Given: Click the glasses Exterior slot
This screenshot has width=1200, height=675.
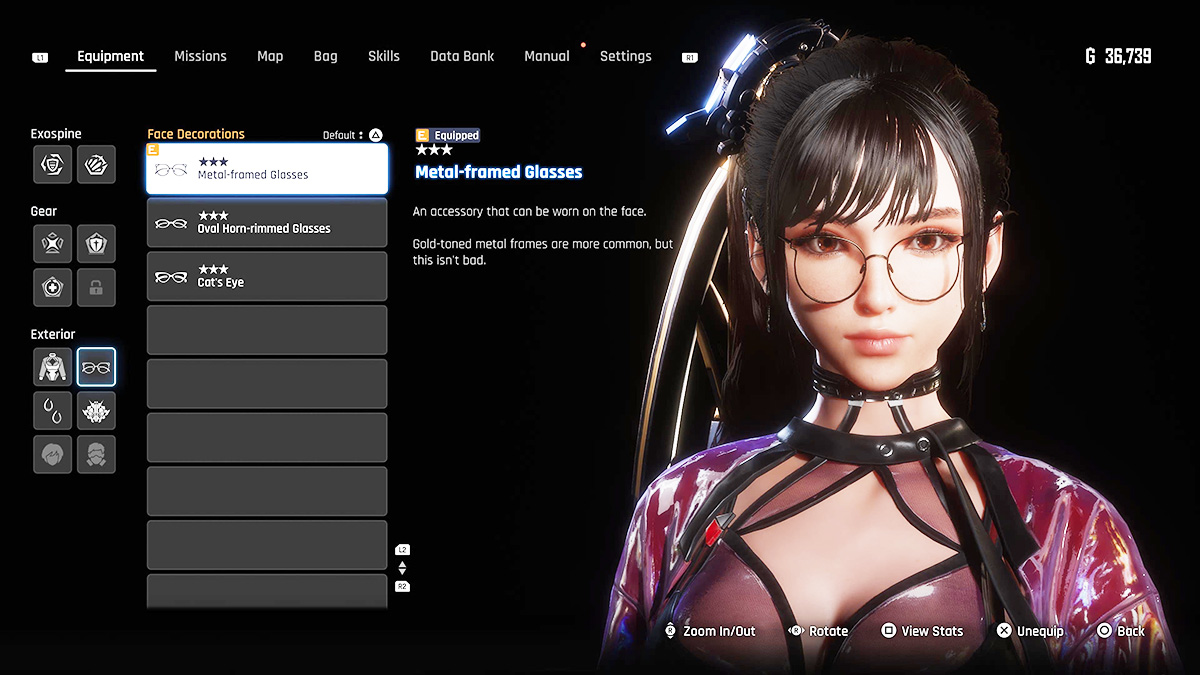Looking at the screenshot, I should pyautogui.click(x=96, y=367).
